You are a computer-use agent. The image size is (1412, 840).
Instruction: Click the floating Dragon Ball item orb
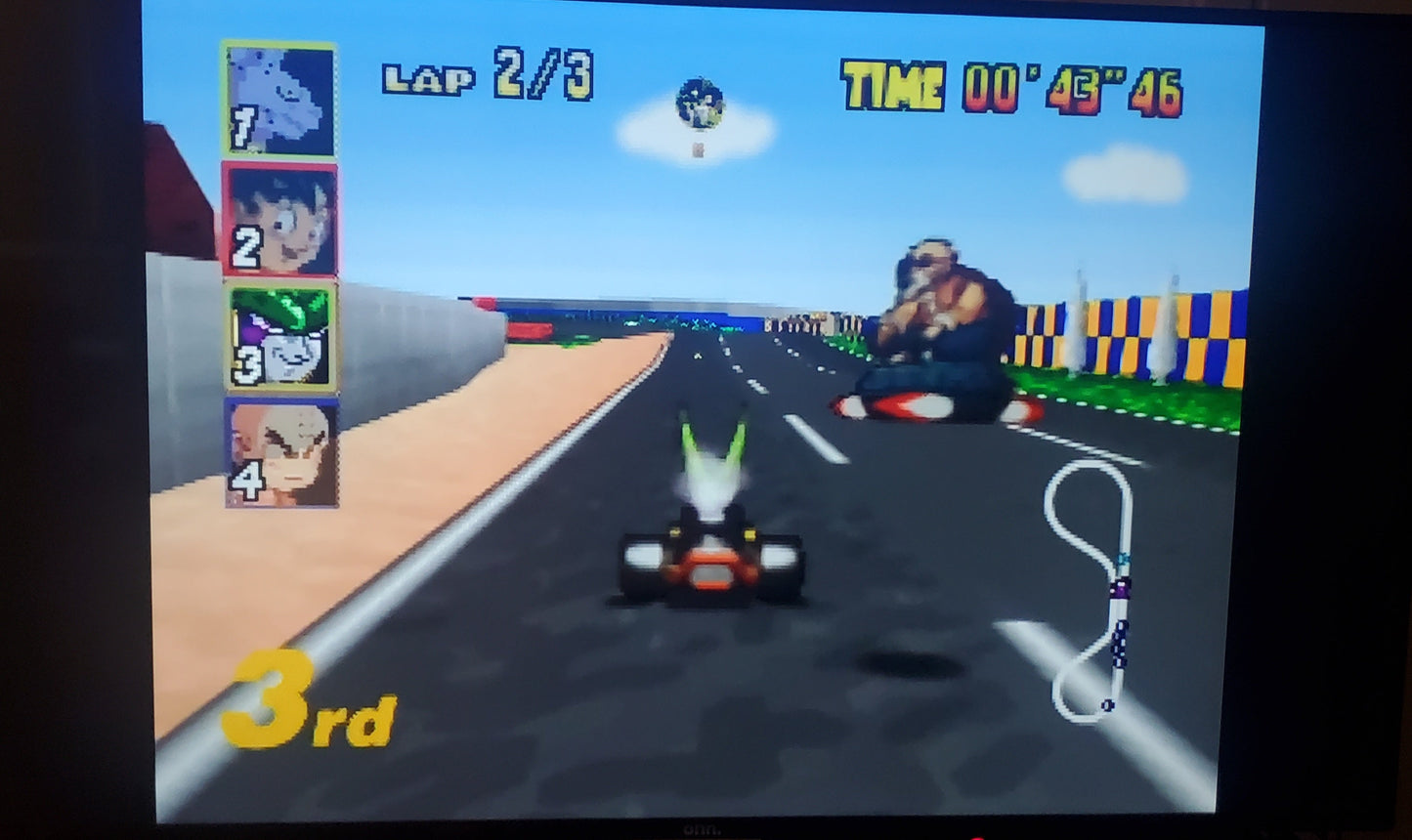point(699,104)
